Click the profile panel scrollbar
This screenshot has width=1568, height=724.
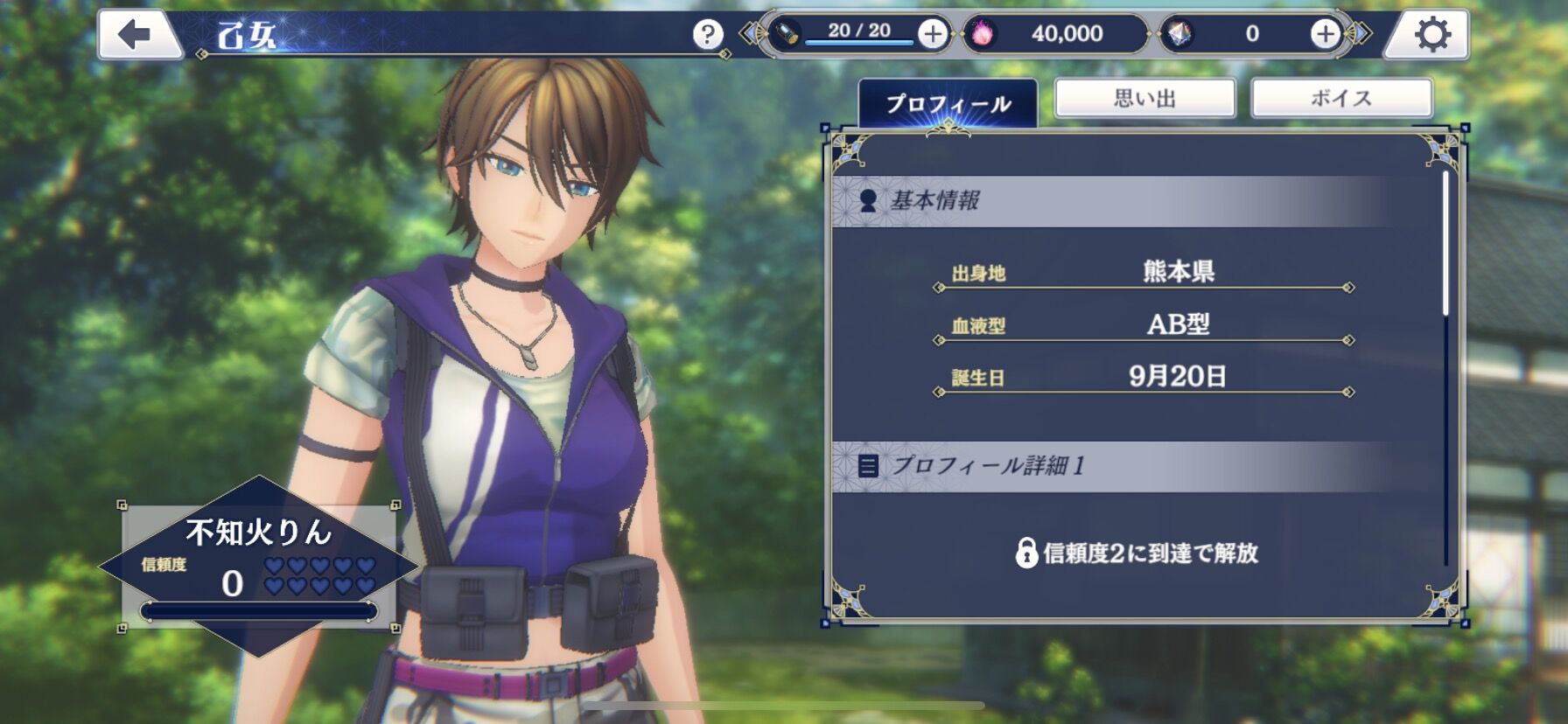[x=1445, y=245]
